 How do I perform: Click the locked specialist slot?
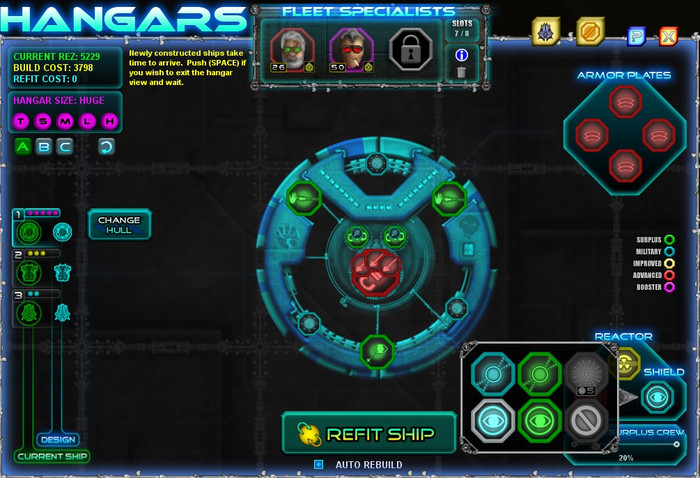coord(410,47)
